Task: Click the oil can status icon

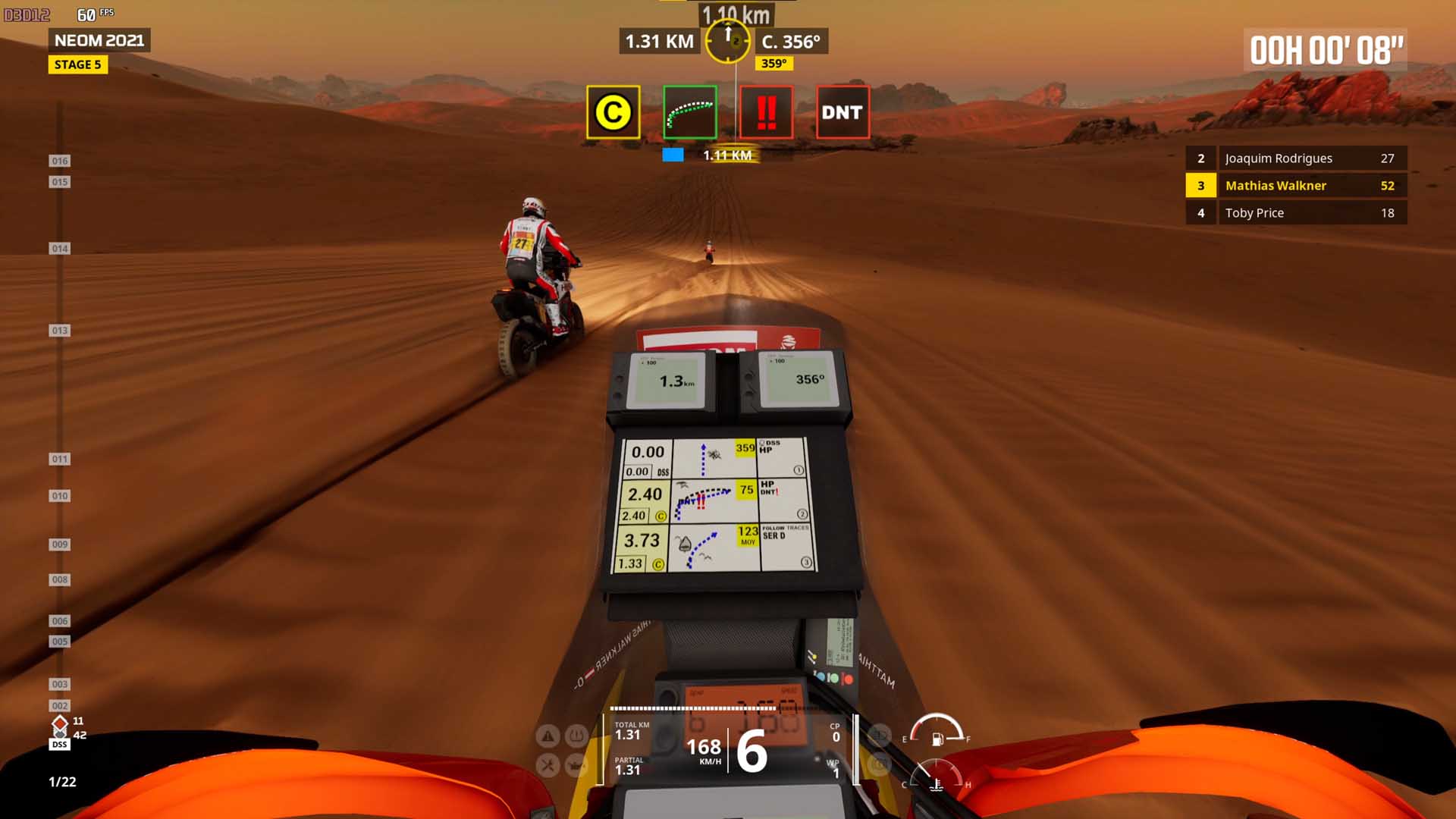Action: tap(577, 765)
